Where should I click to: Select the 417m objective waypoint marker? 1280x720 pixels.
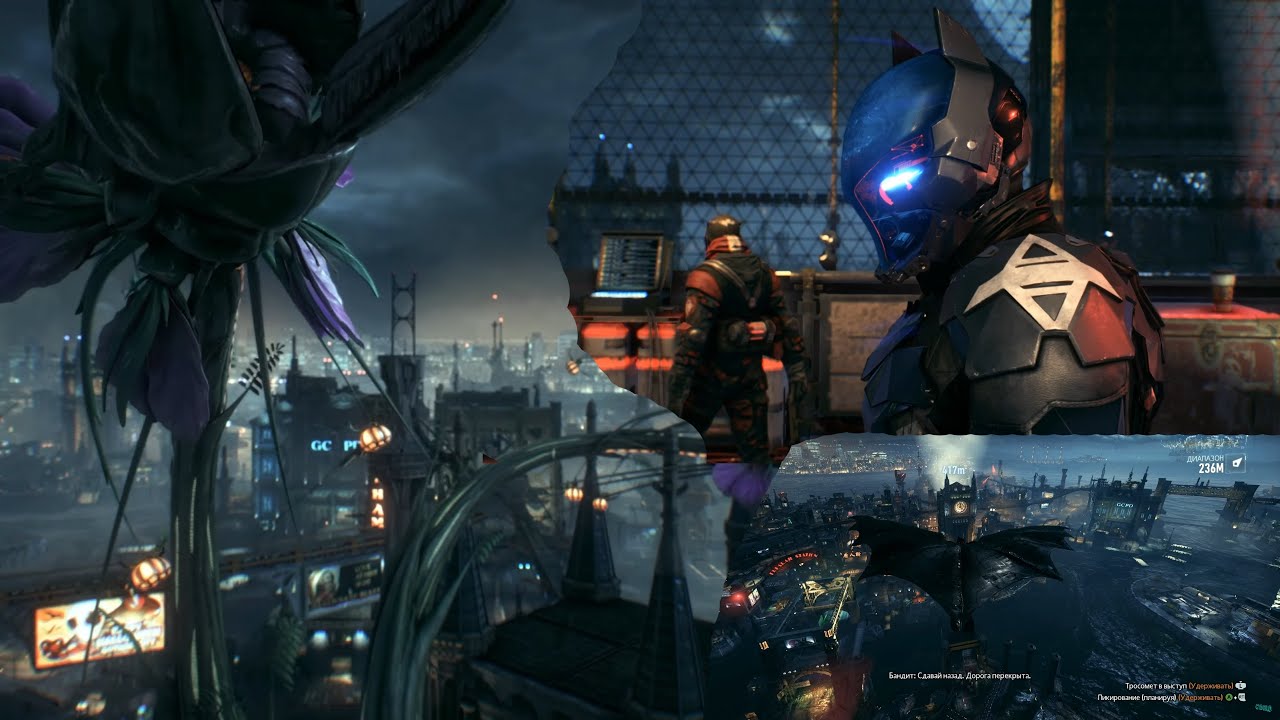[954, 470]
